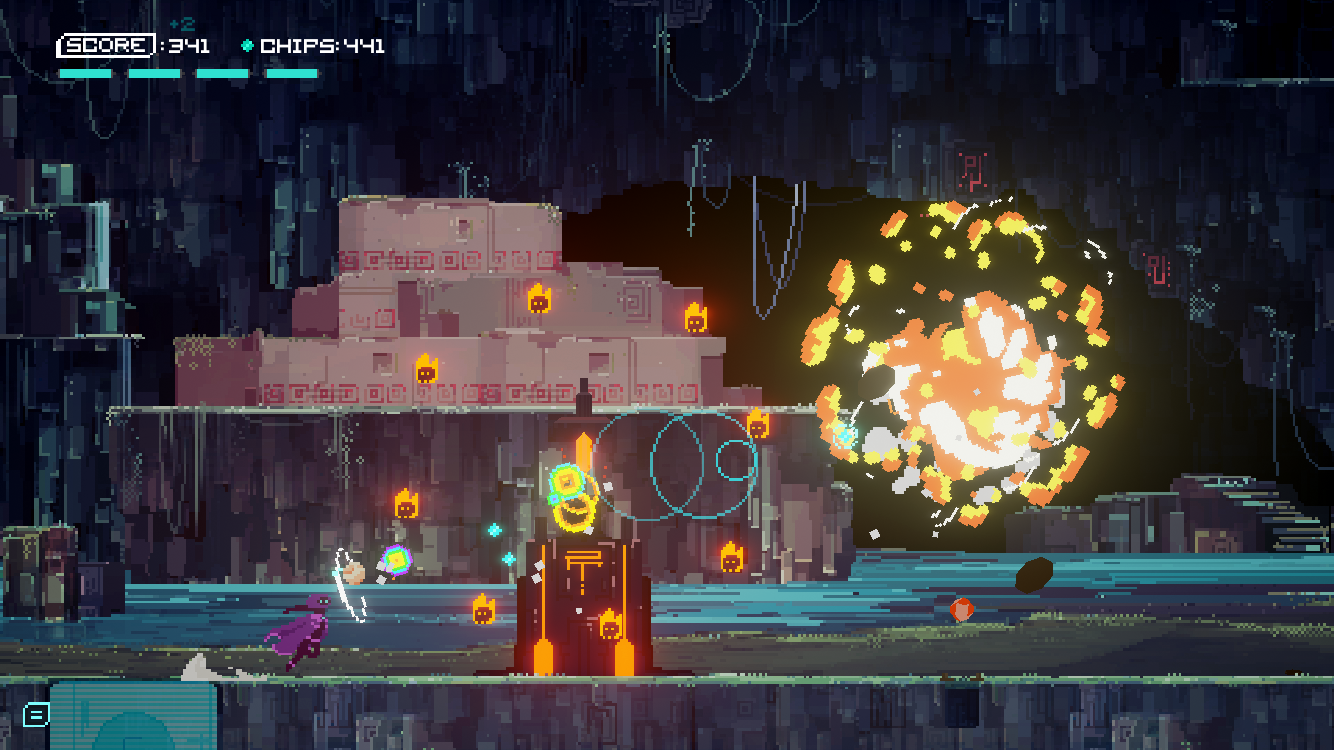Expand the holographic blue screen at bottom-left
The height and width of the screenshot is (750, 1334).
click(x=135, y=718)
